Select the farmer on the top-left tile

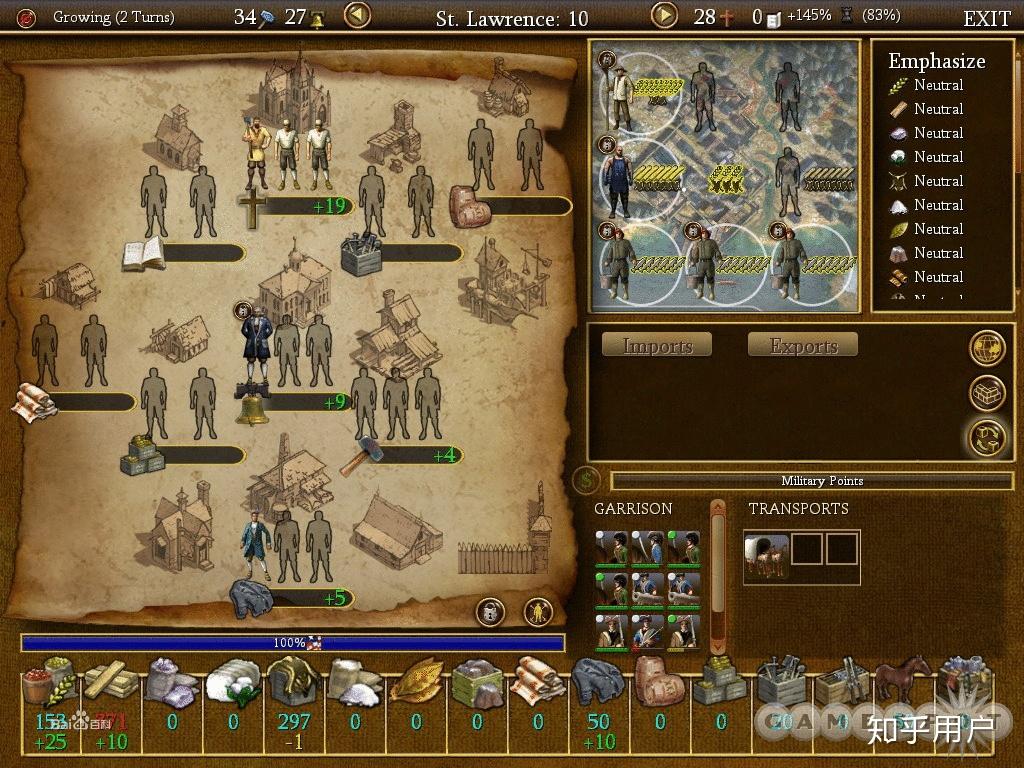[622, 97]
